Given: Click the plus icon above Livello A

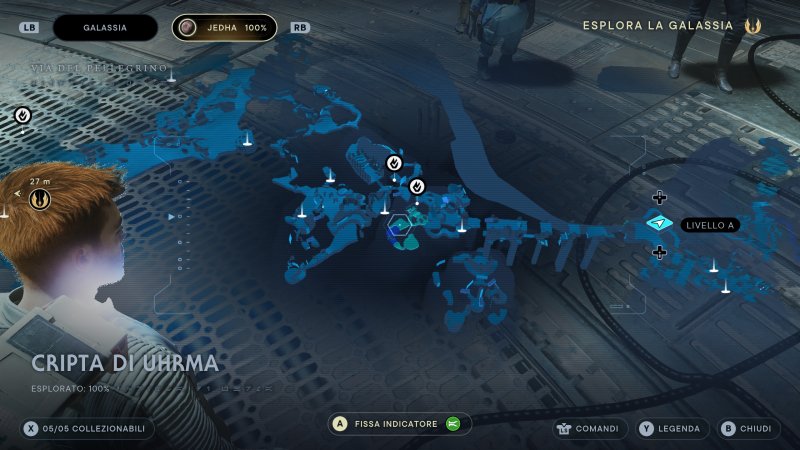Looking at the screenshot, I should (x=659, y=197).
